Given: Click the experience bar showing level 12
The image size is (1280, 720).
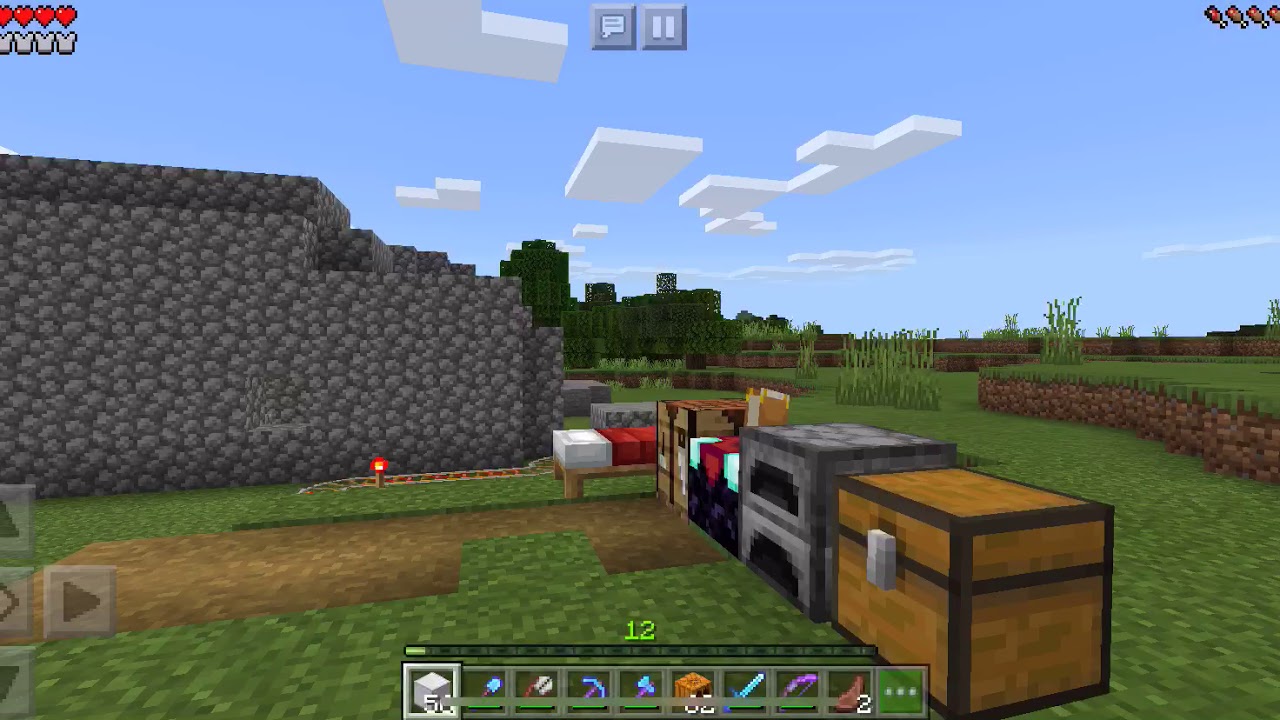Looking at the screenshot, I should [640, 647].
